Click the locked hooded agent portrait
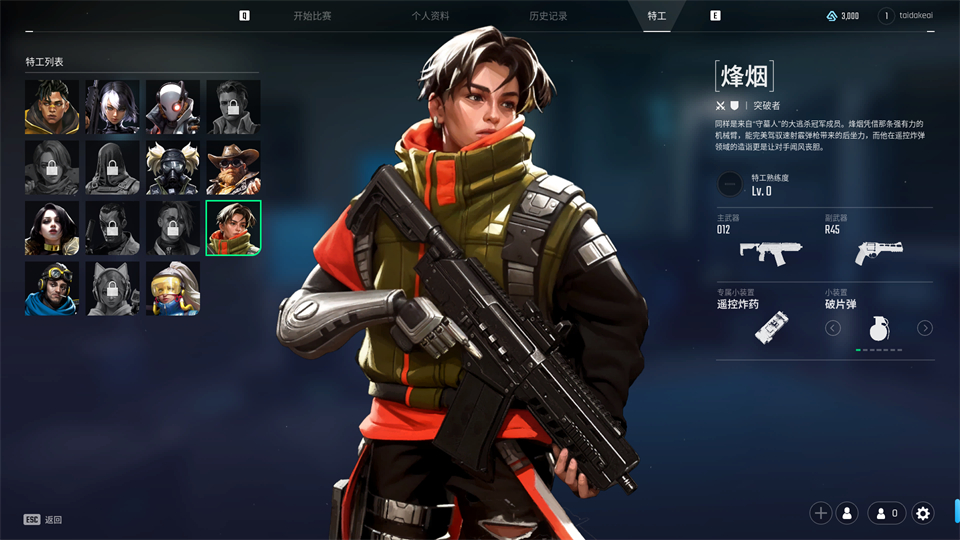 [x=51, y=168]
